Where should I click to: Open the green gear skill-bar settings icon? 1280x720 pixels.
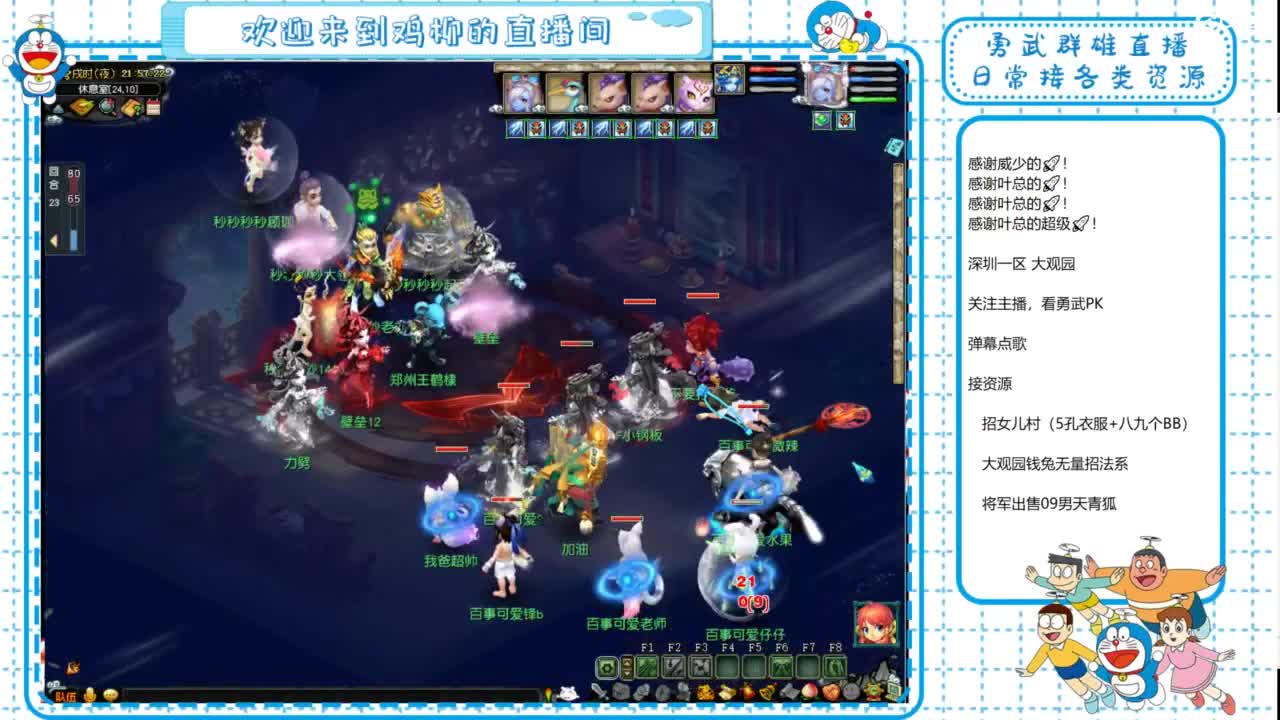tap(606, 667)
